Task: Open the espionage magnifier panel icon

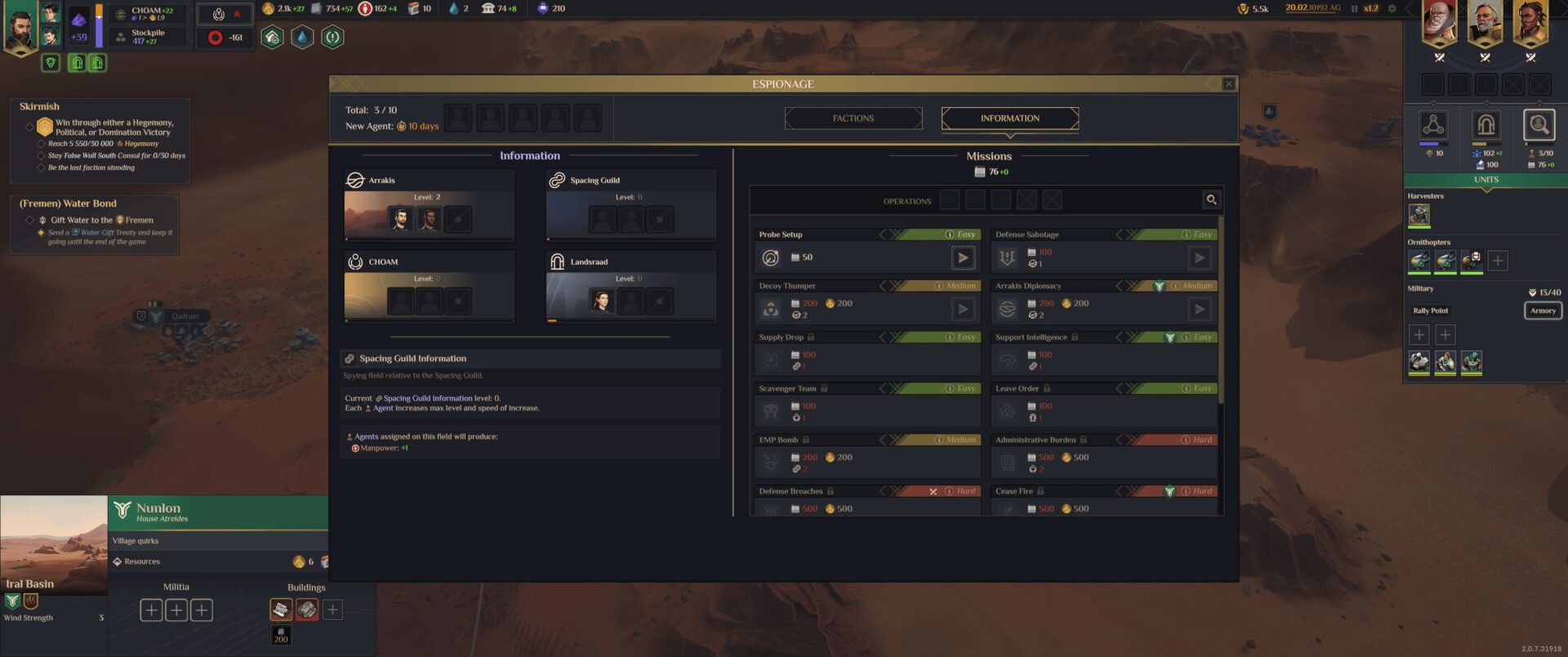Action: (x=1539, y=126)
